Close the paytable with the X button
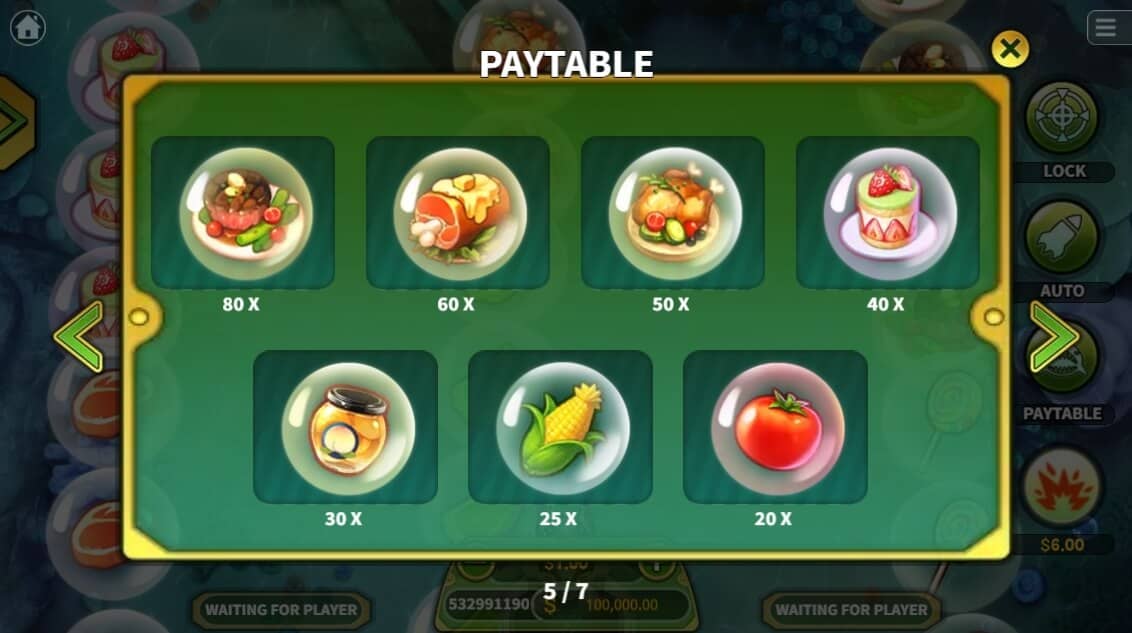This screenshot has height=633, width=1132. pyautogui.click(x=1010, y=48)
